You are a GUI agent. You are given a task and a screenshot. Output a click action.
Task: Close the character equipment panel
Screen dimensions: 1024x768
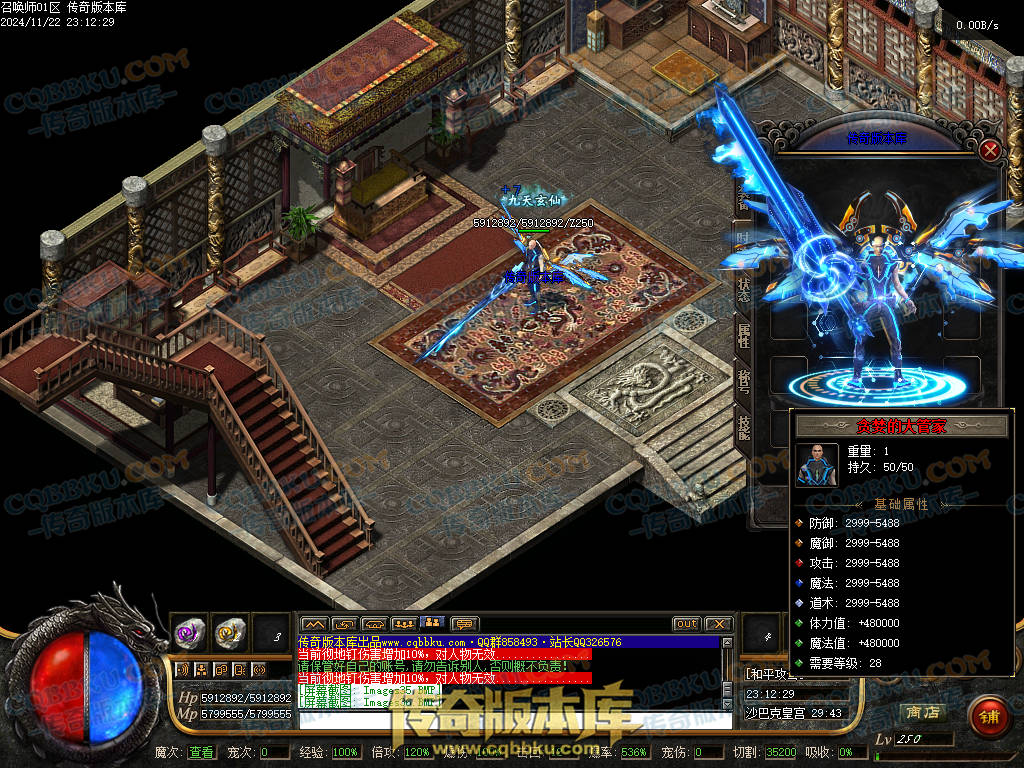tap(990, 151)
